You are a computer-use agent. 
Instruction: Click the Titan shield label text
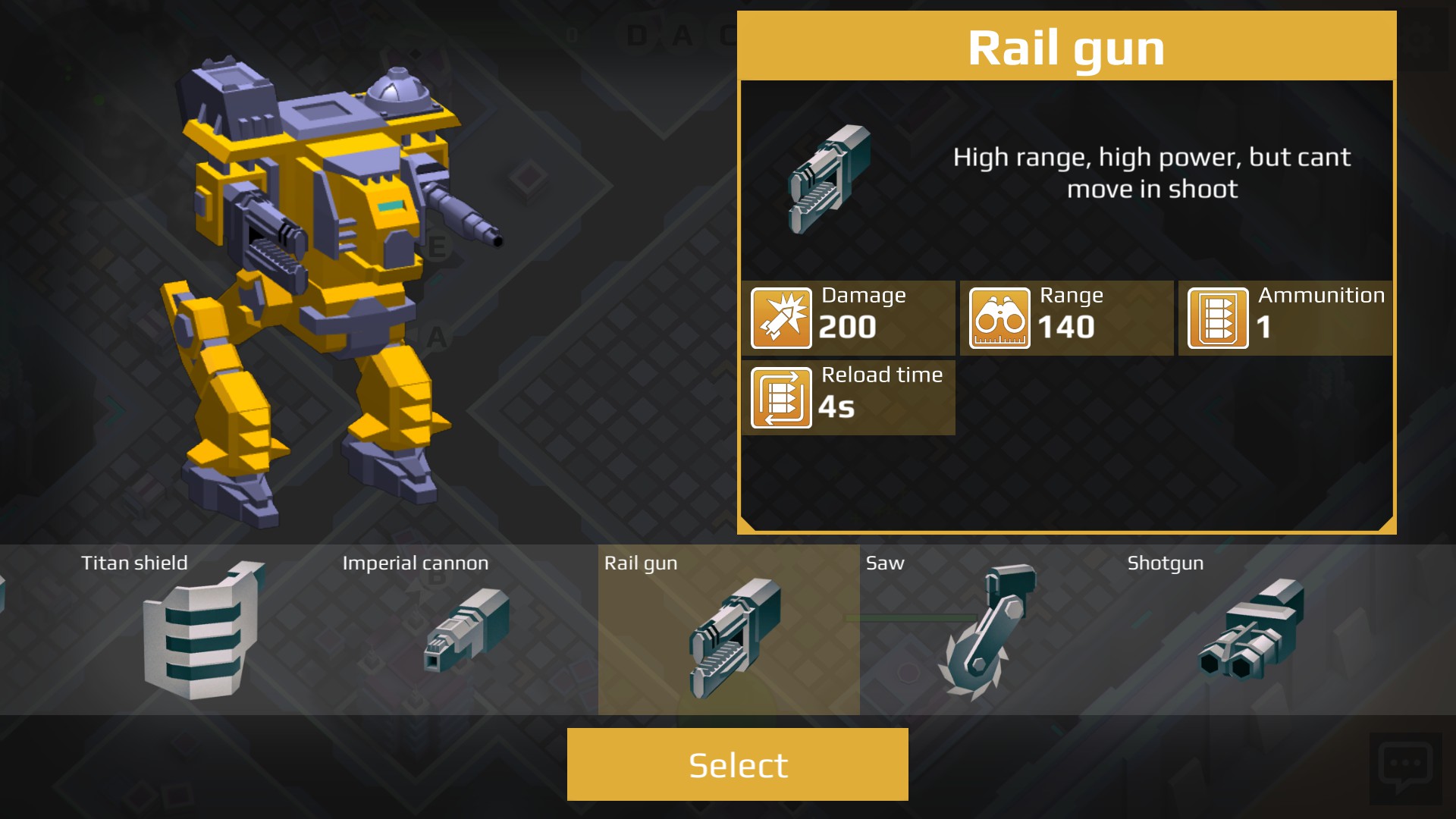(x=134, y=563)
